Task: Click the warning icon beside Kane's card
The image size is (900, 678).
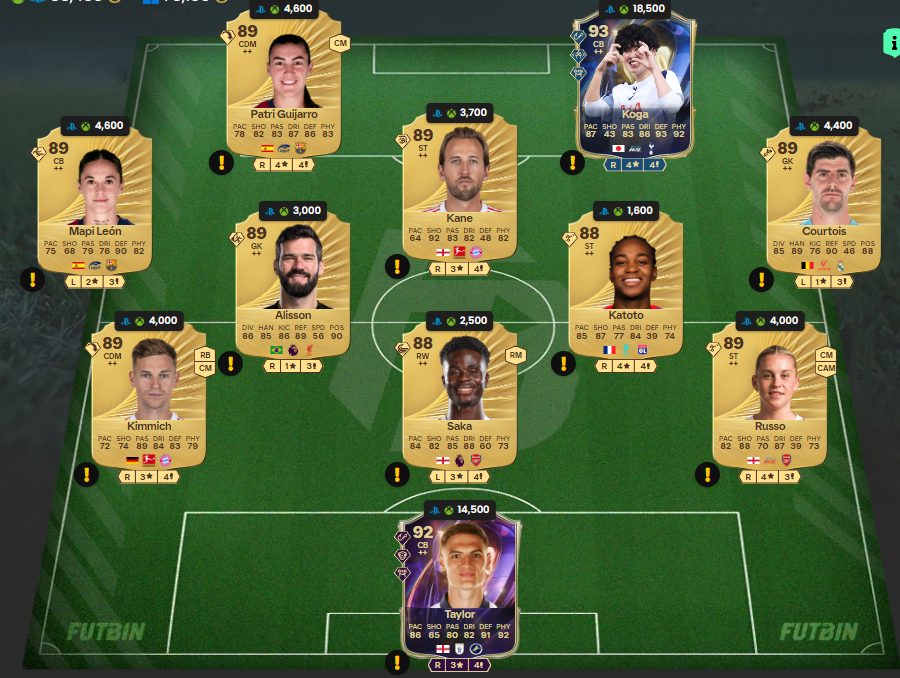Action: click(396, 267)
